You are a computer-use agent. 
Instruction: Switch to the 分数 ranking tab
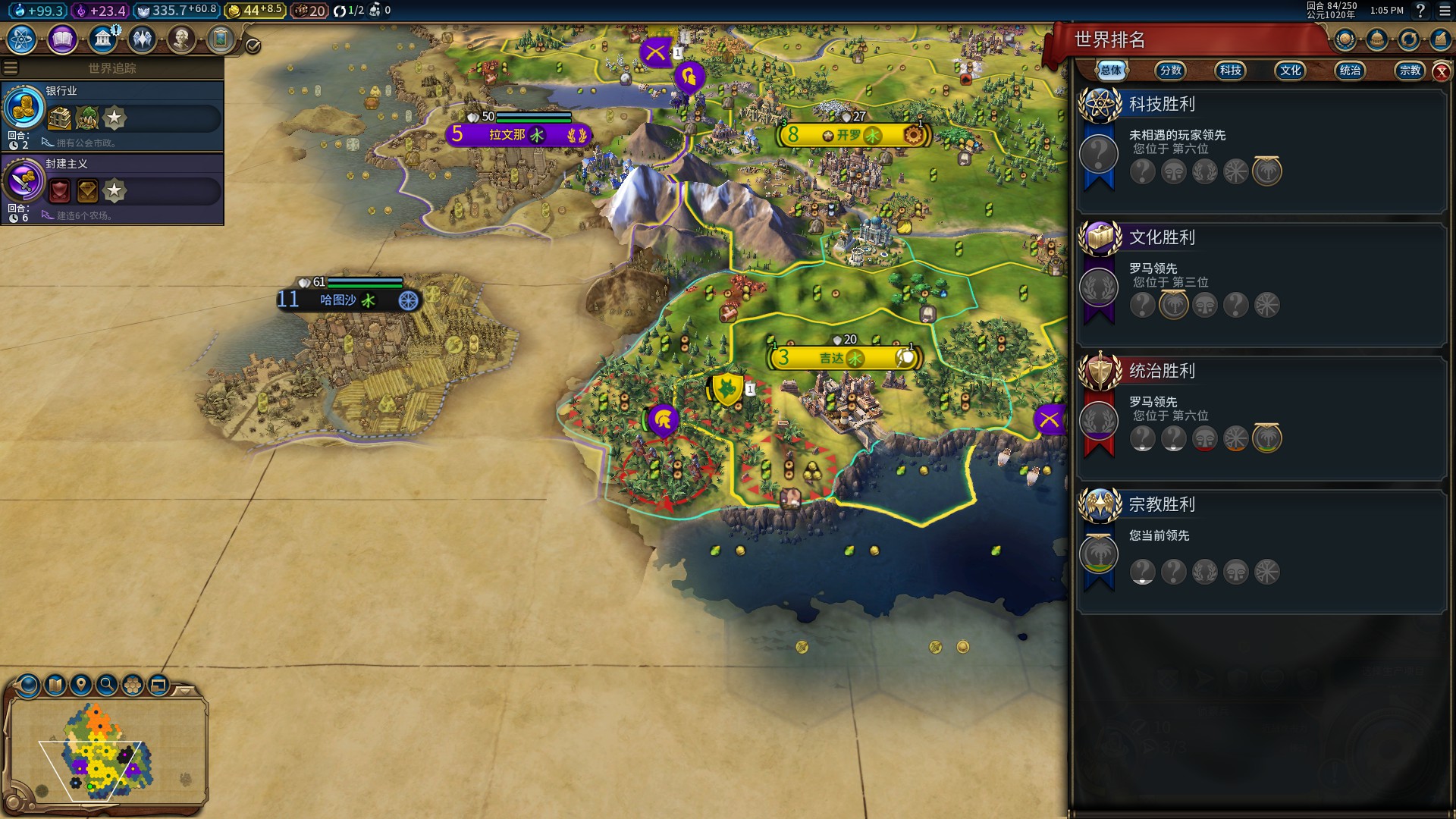point(1170,71)
